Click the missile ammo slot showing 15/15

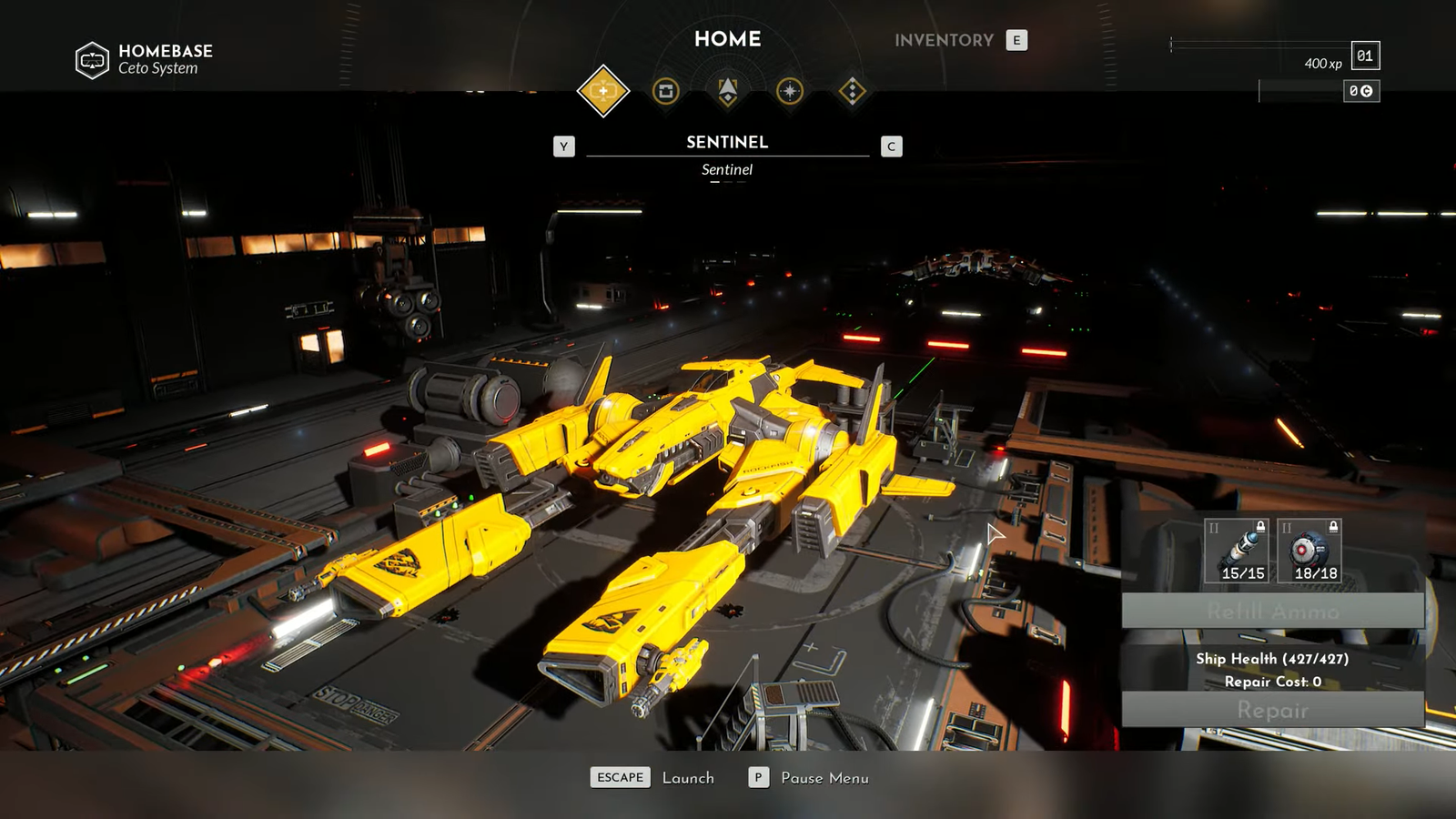[1236, 551]
